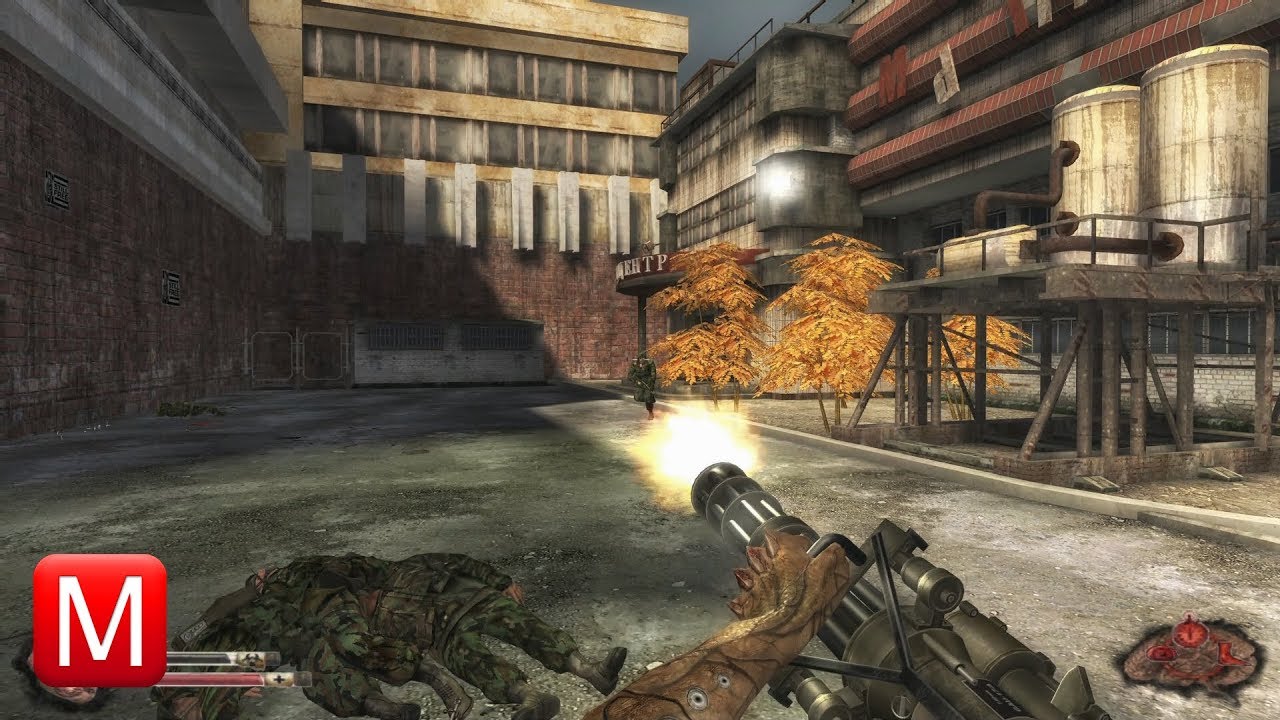The image size is (1280, 720).
Task: Click the eagle emblem on the stamina bar
Action: point(253,659)
